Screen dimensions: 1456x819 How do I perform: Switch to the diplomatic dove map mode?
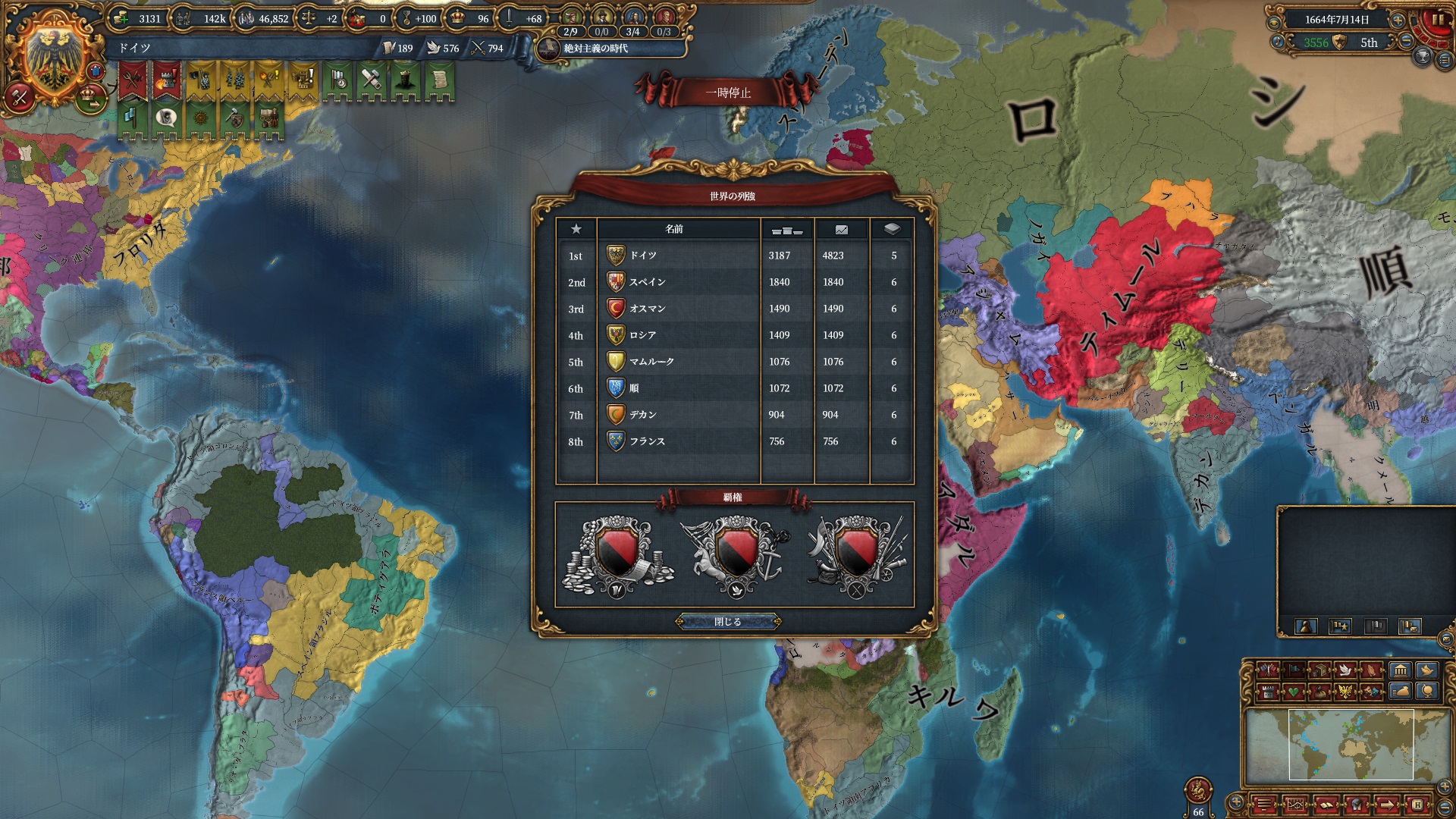click(x=1345, y=670)
